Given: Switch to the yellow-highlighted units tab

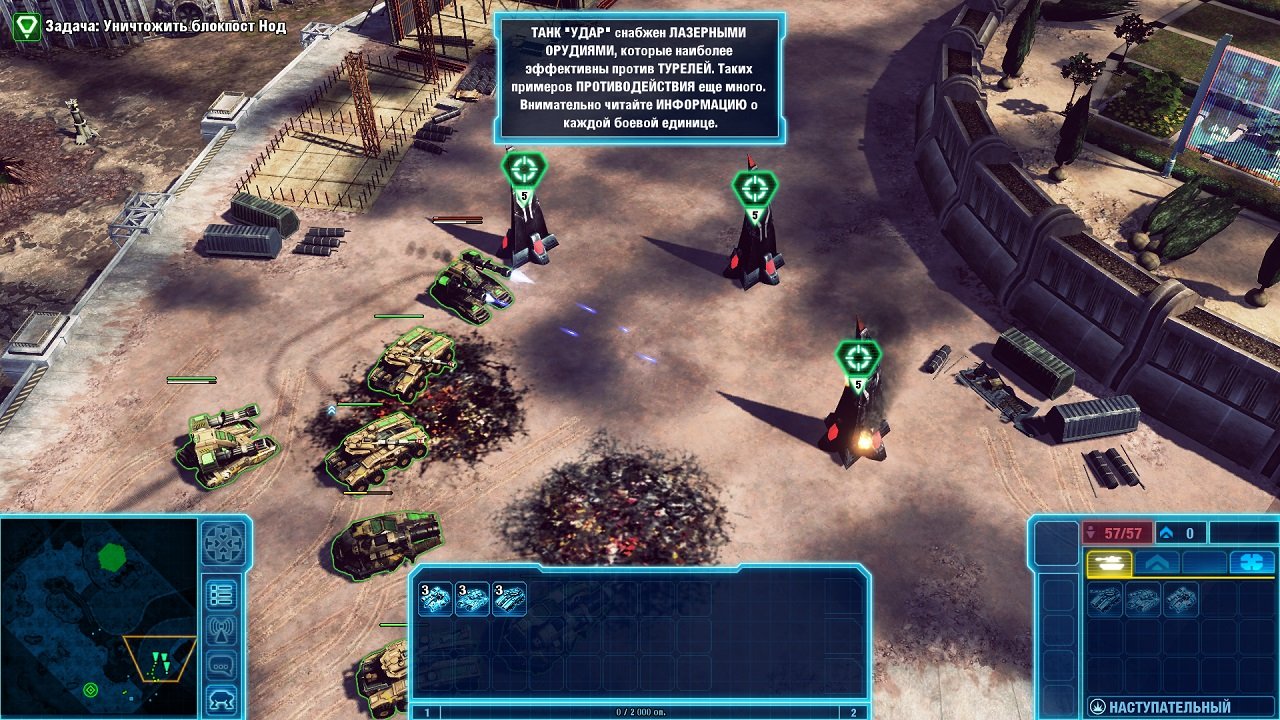Looking at the screenshot, I should (1109, 564).
